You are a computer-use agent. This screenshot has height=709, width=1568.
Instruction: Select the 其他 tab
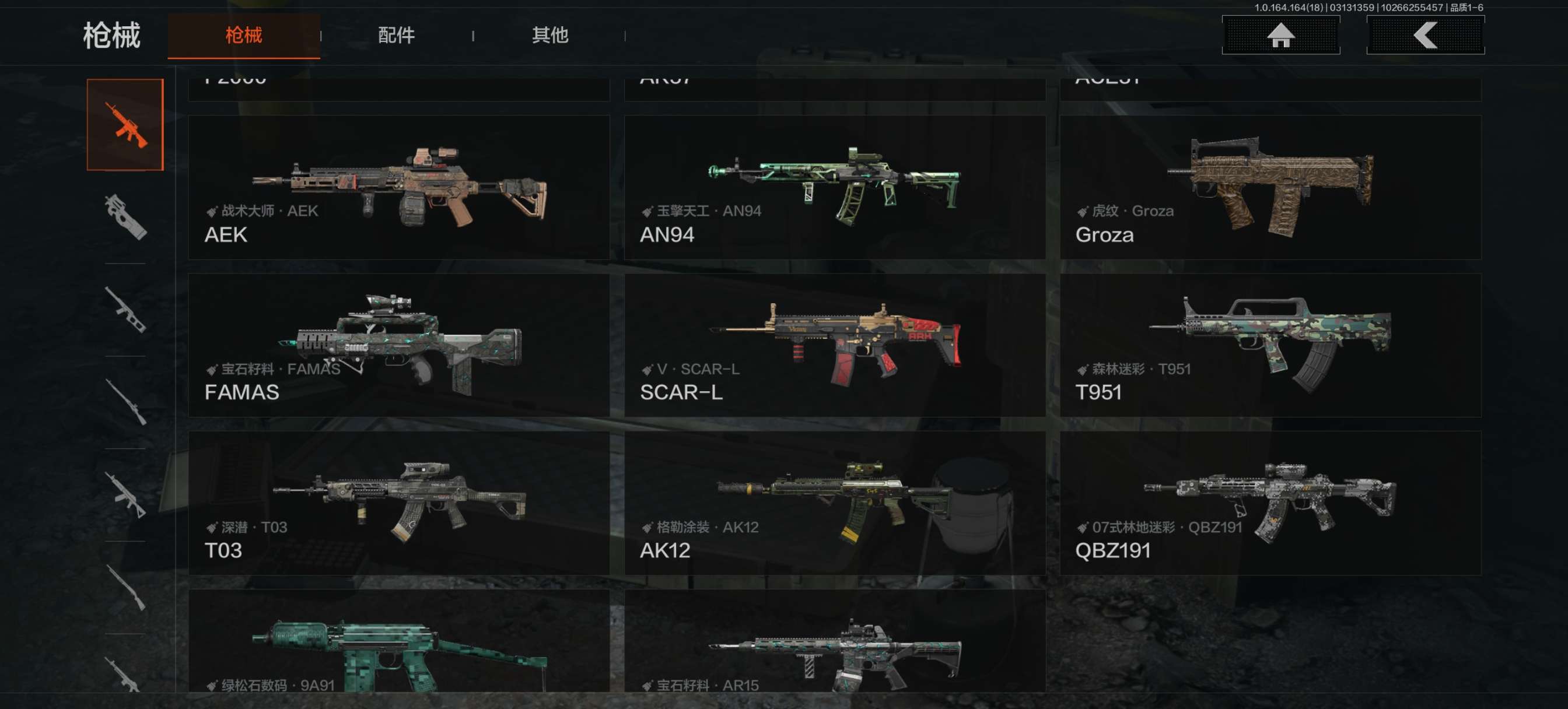click(549, 36)
